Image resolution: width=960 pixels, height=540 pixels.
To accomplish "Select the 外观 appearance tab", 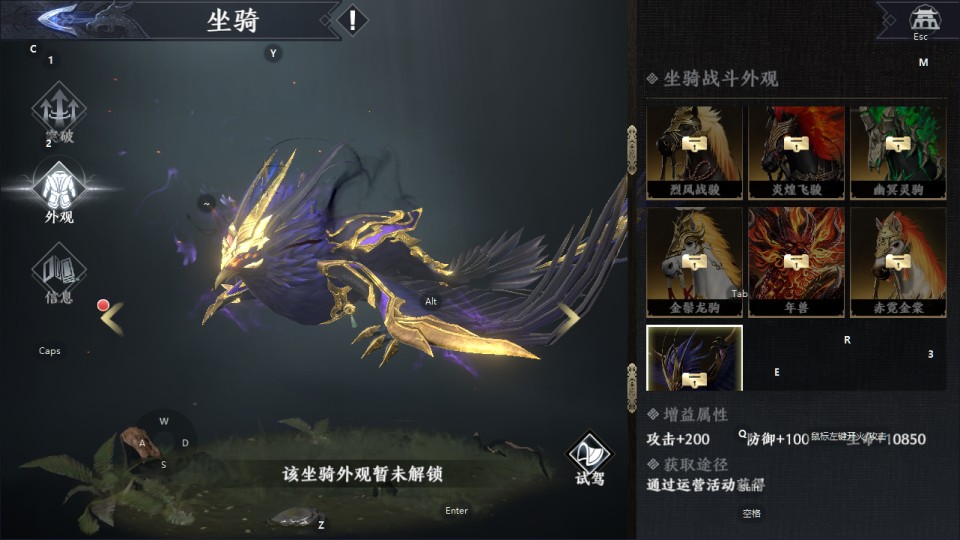I will pos(59,191).
